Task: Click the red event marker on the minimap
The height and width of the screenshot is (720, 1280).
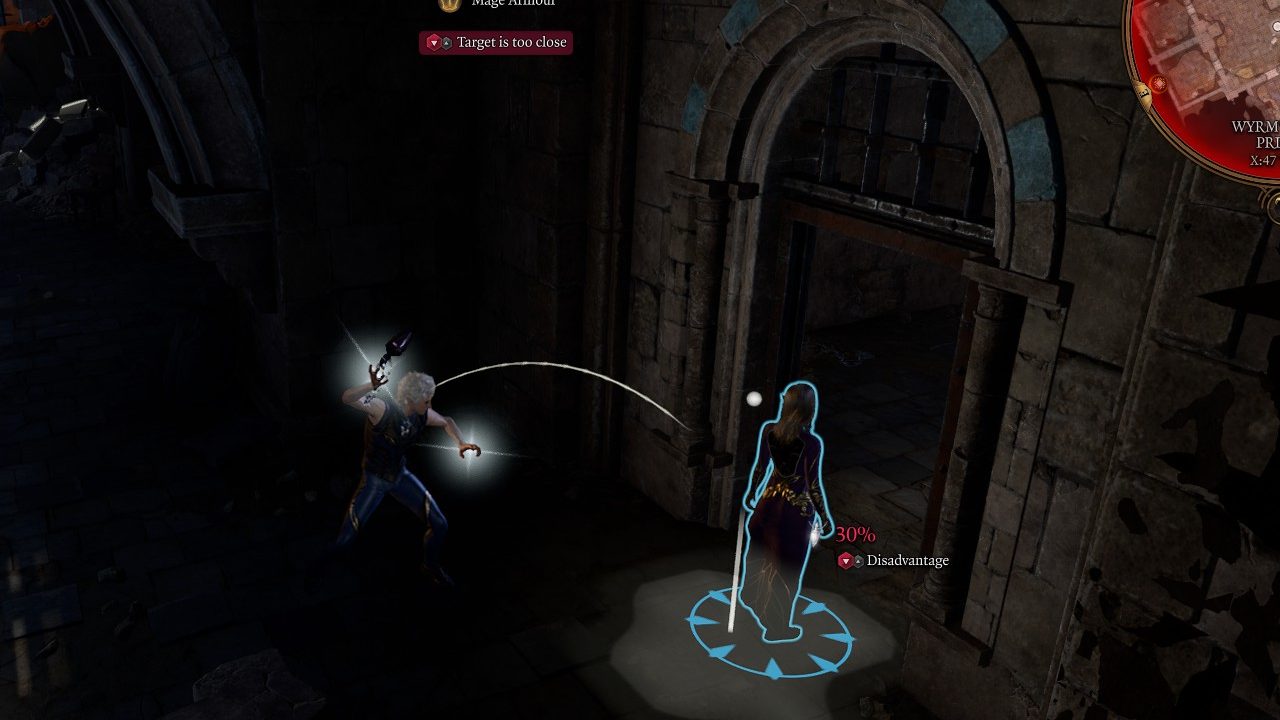Action: tap(1159, 82)
